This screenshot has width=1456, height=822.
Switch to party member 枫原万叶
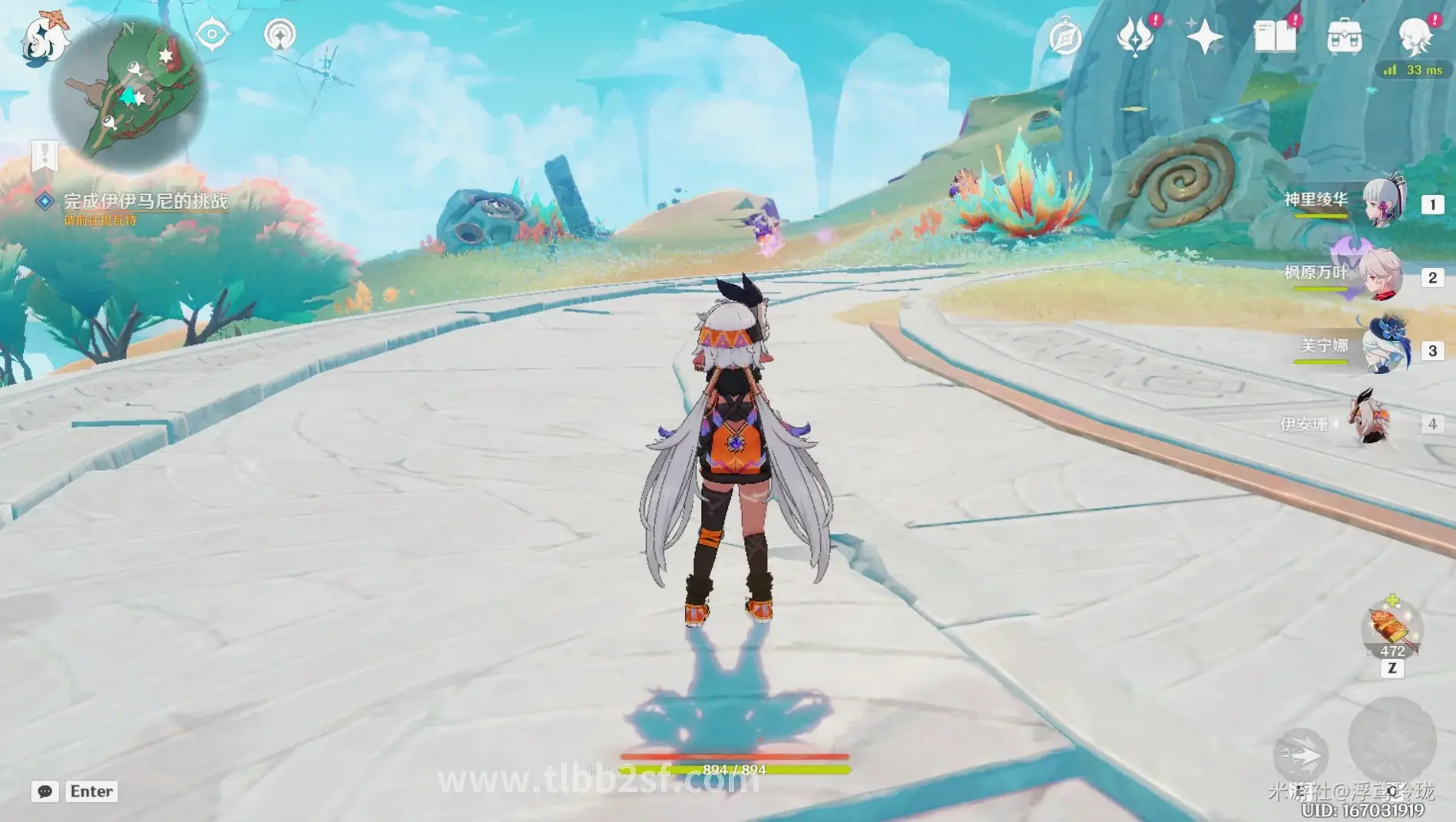pos(1381,276)
